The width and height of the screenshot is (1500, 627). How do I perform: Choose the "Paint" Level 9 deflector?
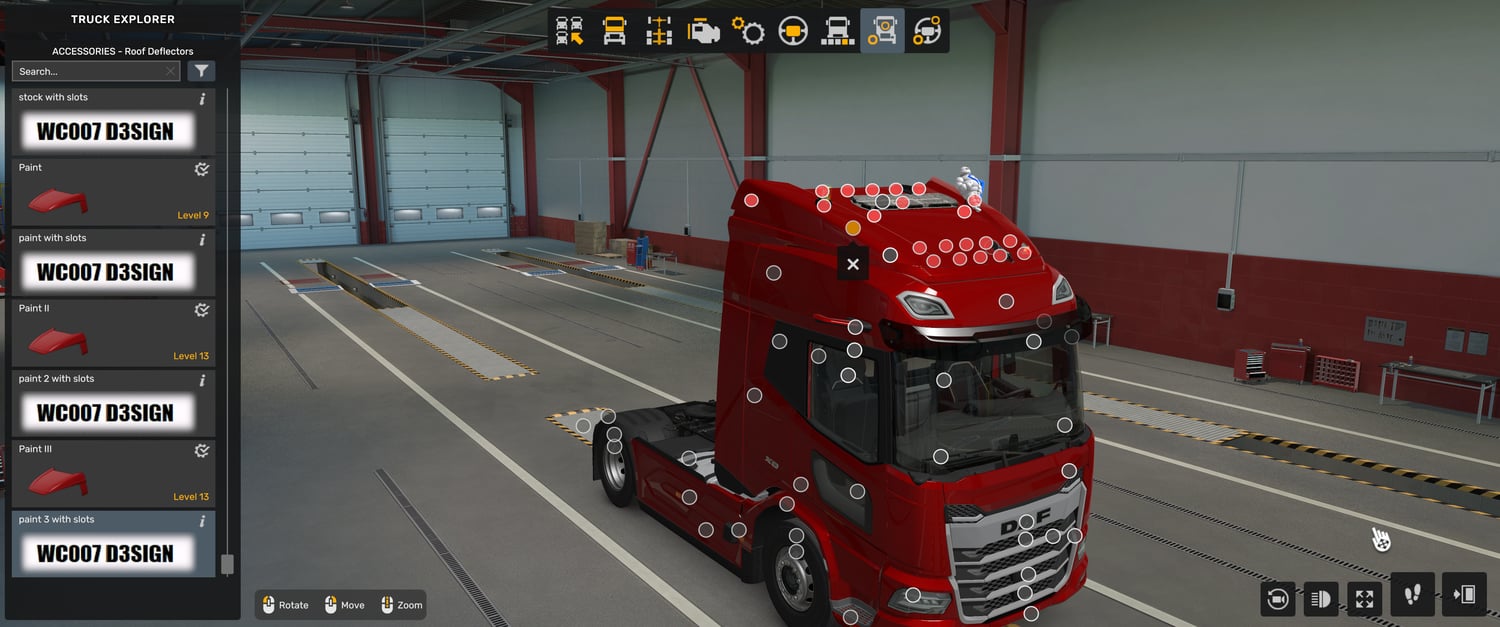(113, 192)
